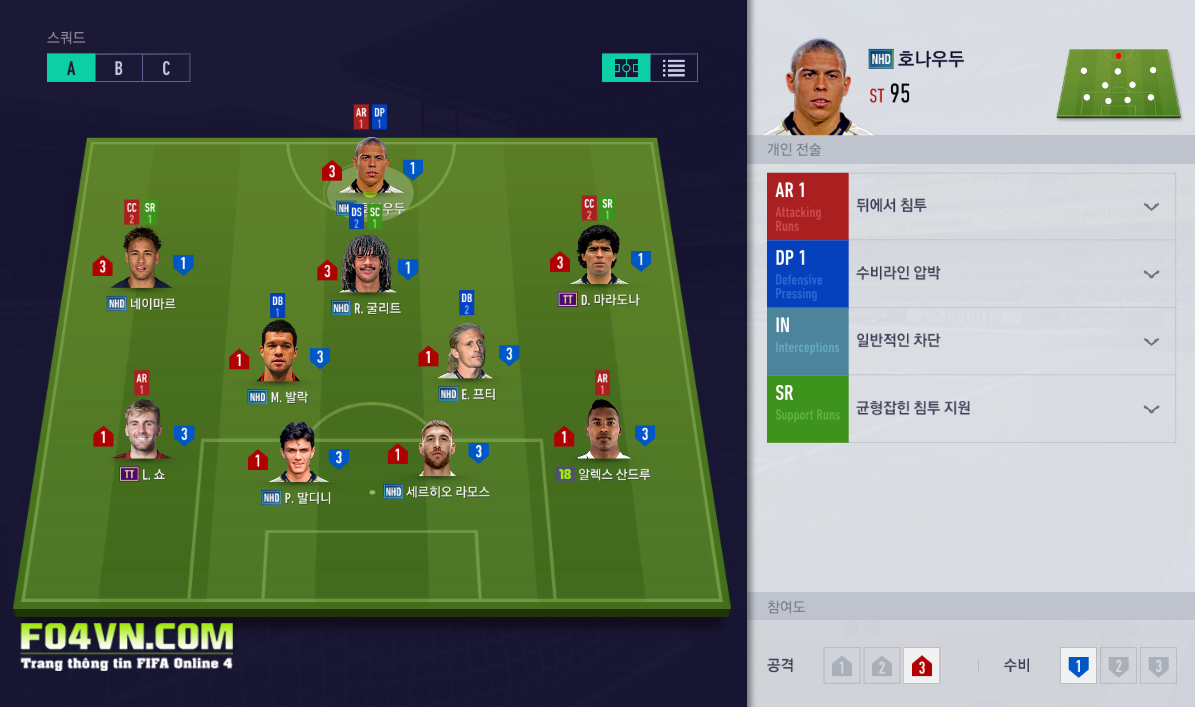Set defense participation to level 3
The height and width of the screenshot is (707, 1195).
click(x=1158, y=666)
